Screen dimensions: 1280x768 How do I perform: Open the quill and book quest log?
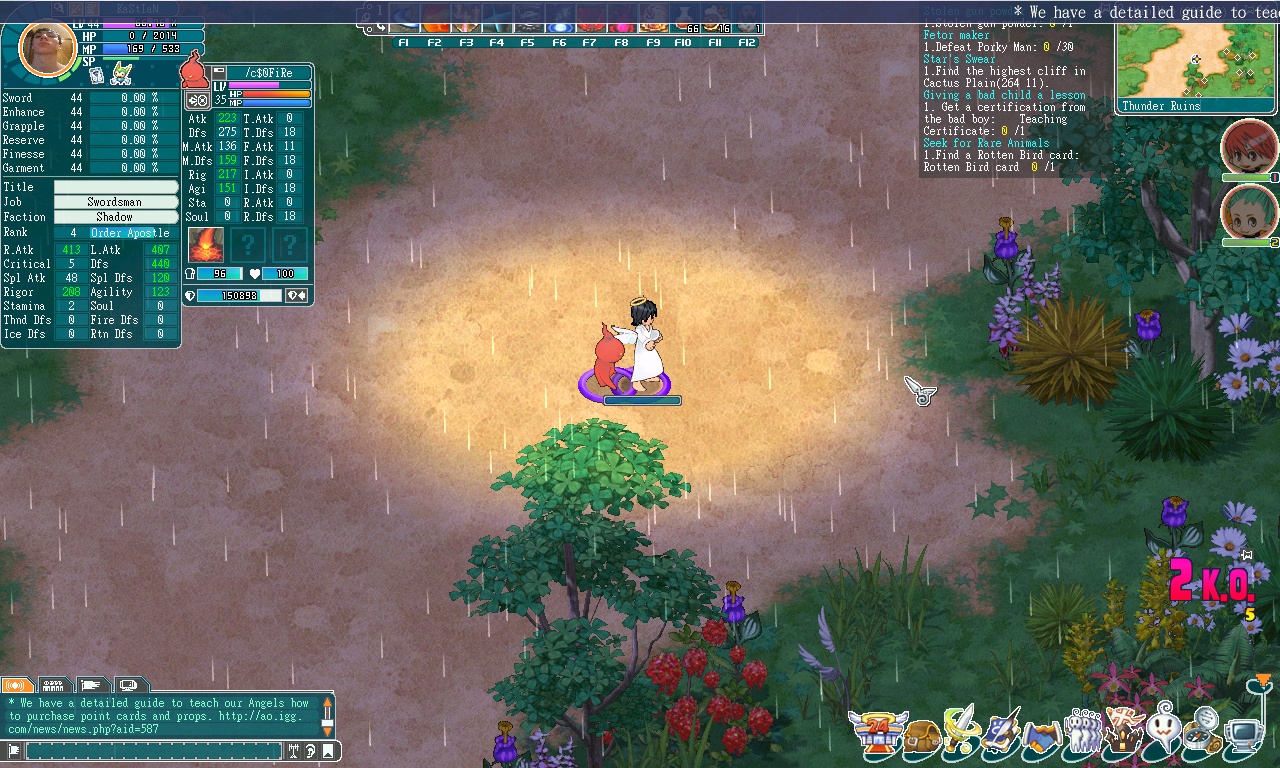click(1000, 732)
